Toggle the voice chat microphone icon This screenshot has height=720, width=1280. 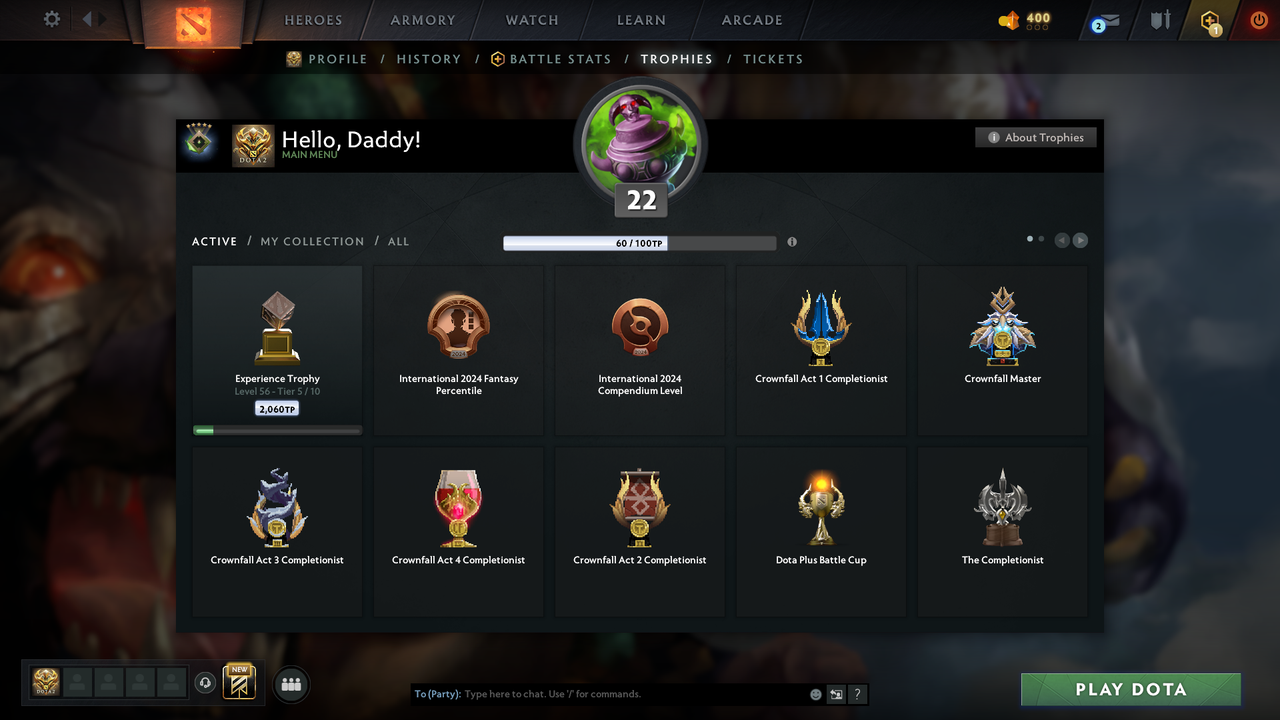206,683
